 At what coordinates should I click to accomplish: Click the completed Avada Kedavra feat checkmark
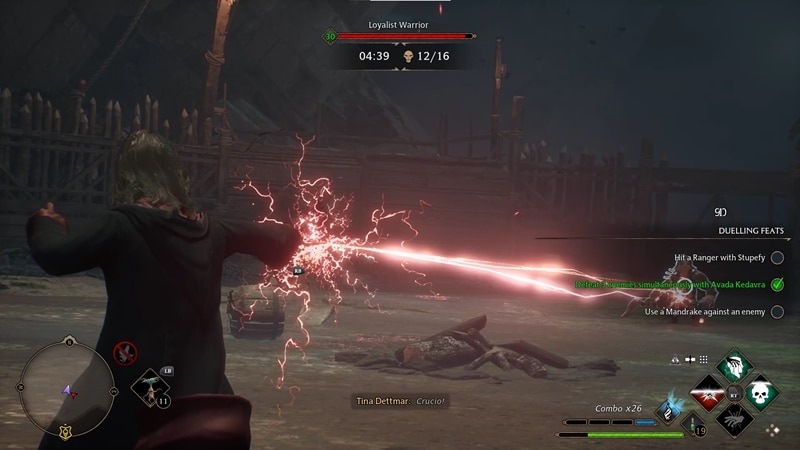[x=776, y=285]
